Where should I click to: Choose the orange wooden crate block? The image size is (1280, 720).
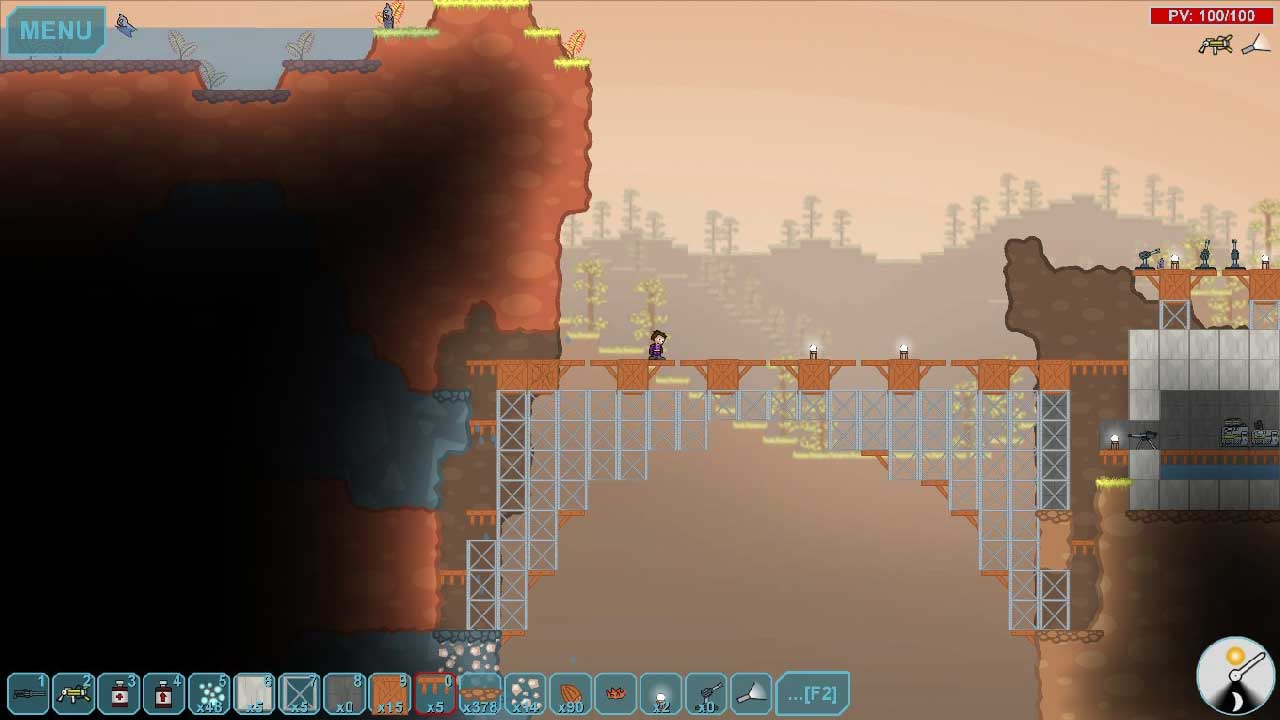click(x=389, y=693)
